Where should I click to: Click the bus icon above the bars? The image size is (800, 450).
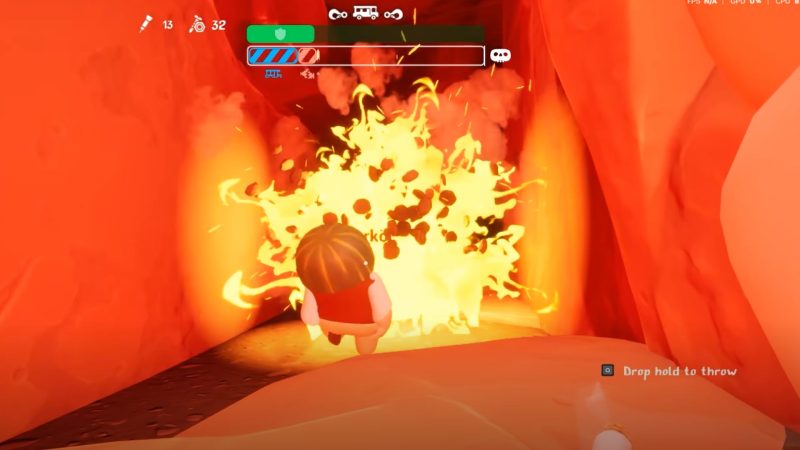(366, 13)
